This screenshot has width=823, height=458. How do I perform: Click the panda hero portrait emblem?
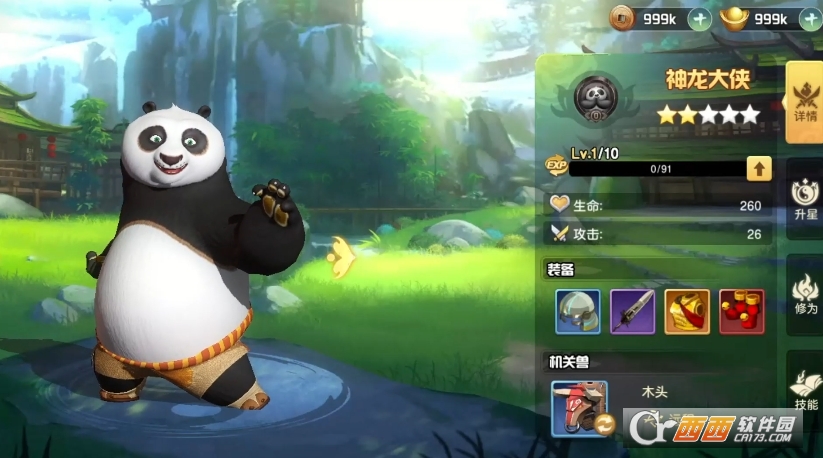596,97
